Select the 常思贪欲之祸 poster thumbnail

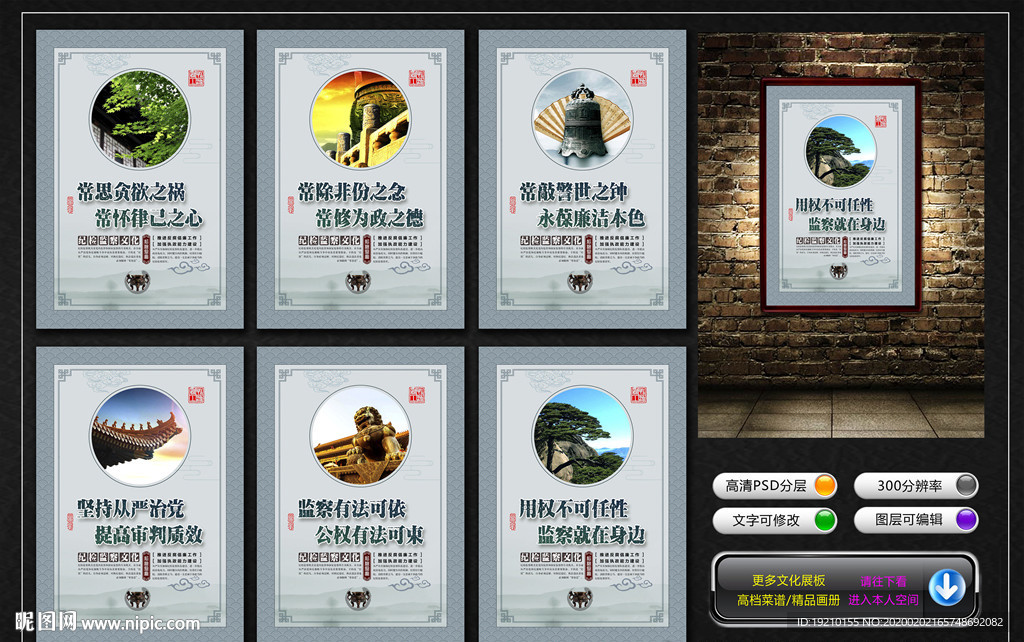coord(140,180)
